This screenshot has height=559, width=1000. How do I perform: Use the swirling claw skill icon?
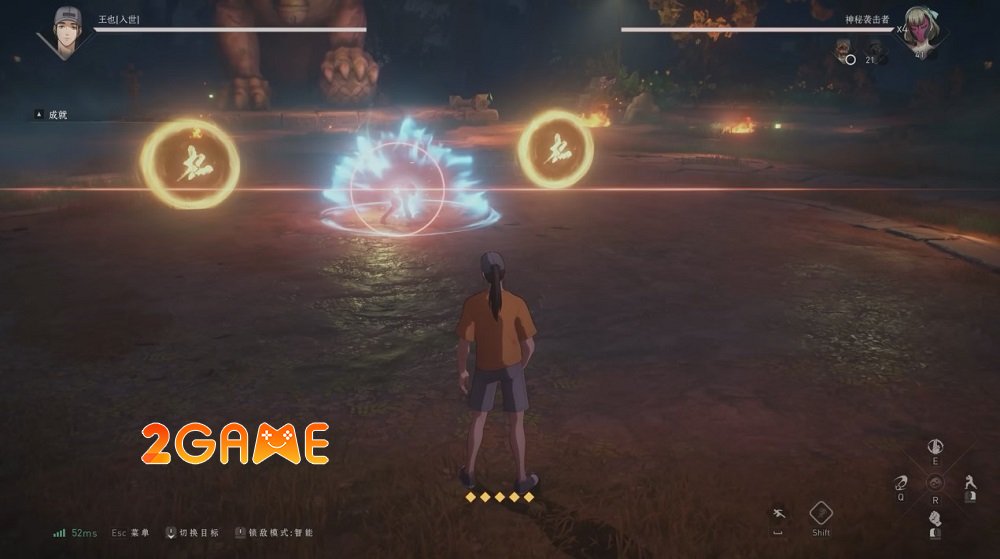pos(900,484)
